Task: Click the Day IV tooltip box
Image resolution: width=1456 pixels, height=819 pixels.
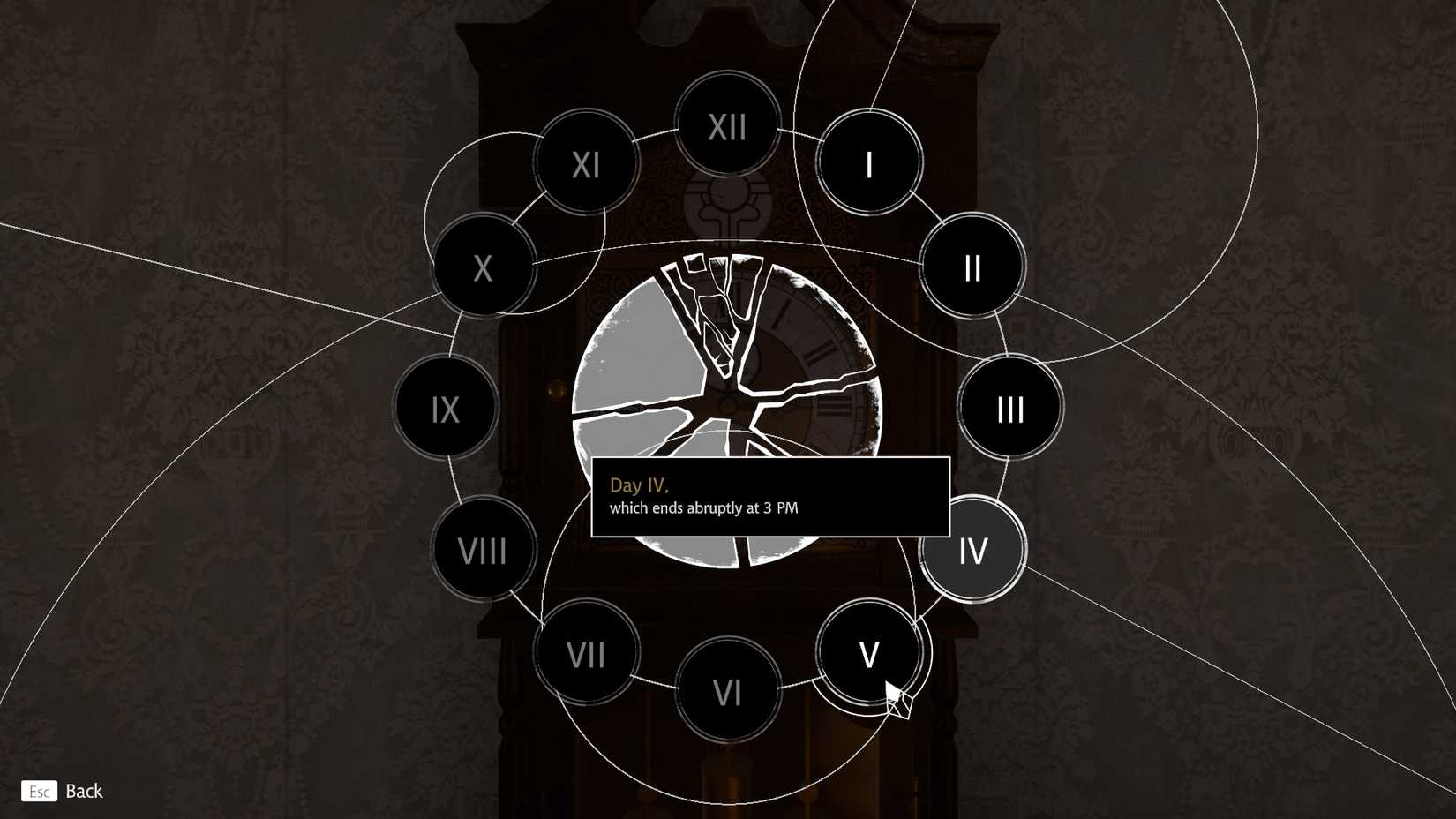Action: pyautogui.click(x=769, y=497)
